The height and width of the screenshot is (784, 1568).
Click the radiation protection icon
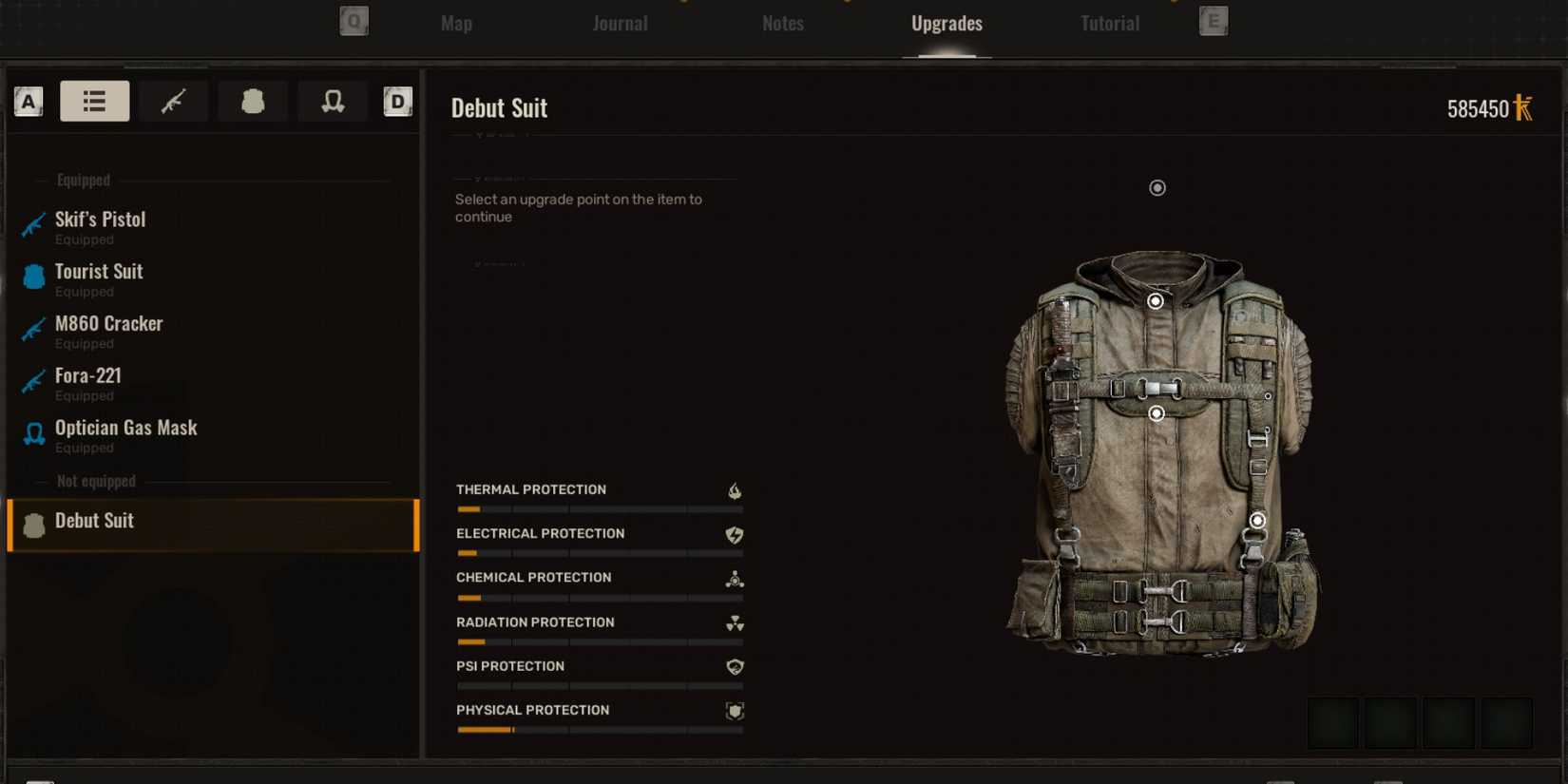(x=733, y=624)
